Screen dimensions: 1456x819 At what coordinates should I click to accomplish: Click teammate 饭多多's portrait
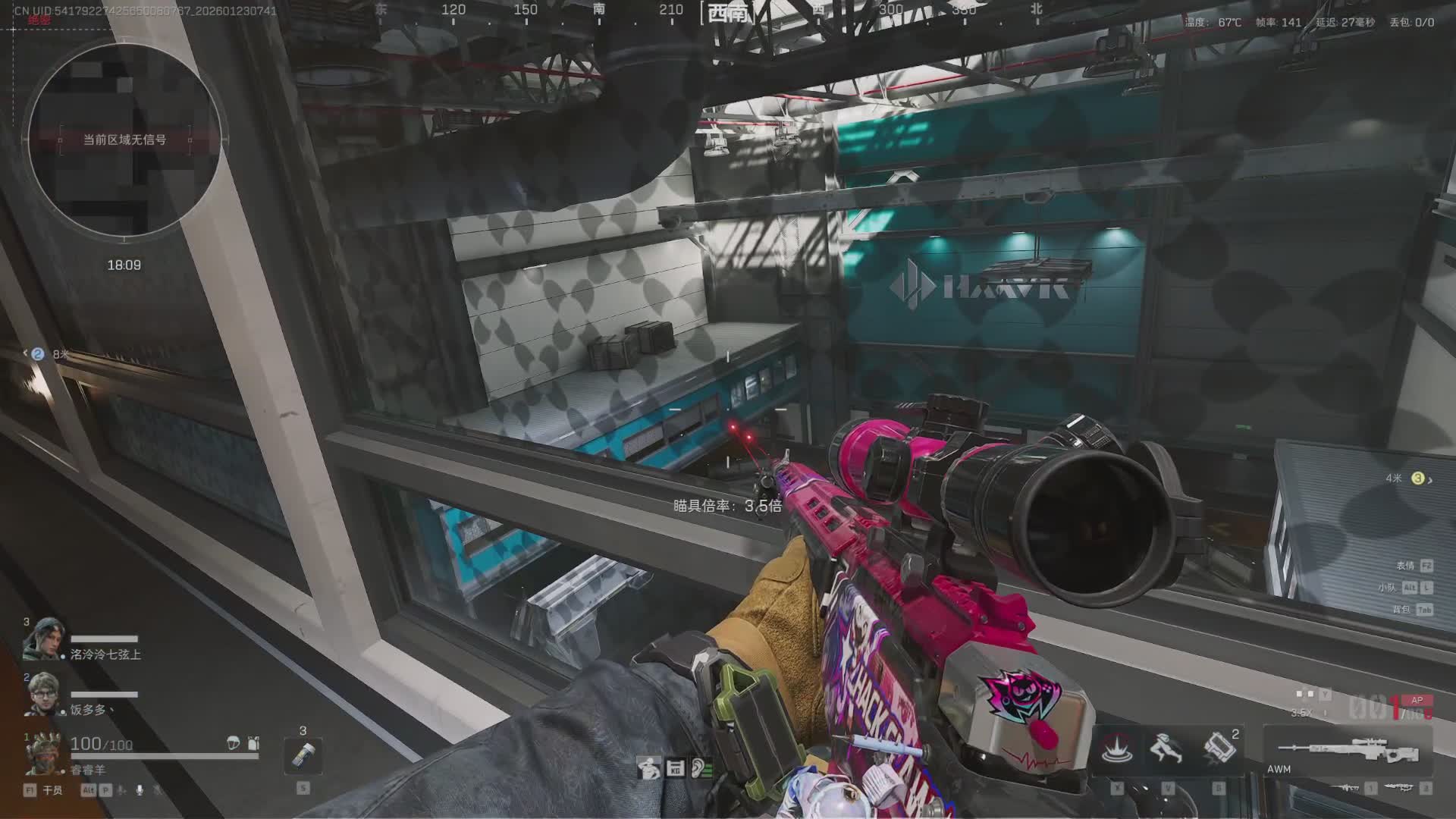43,694
